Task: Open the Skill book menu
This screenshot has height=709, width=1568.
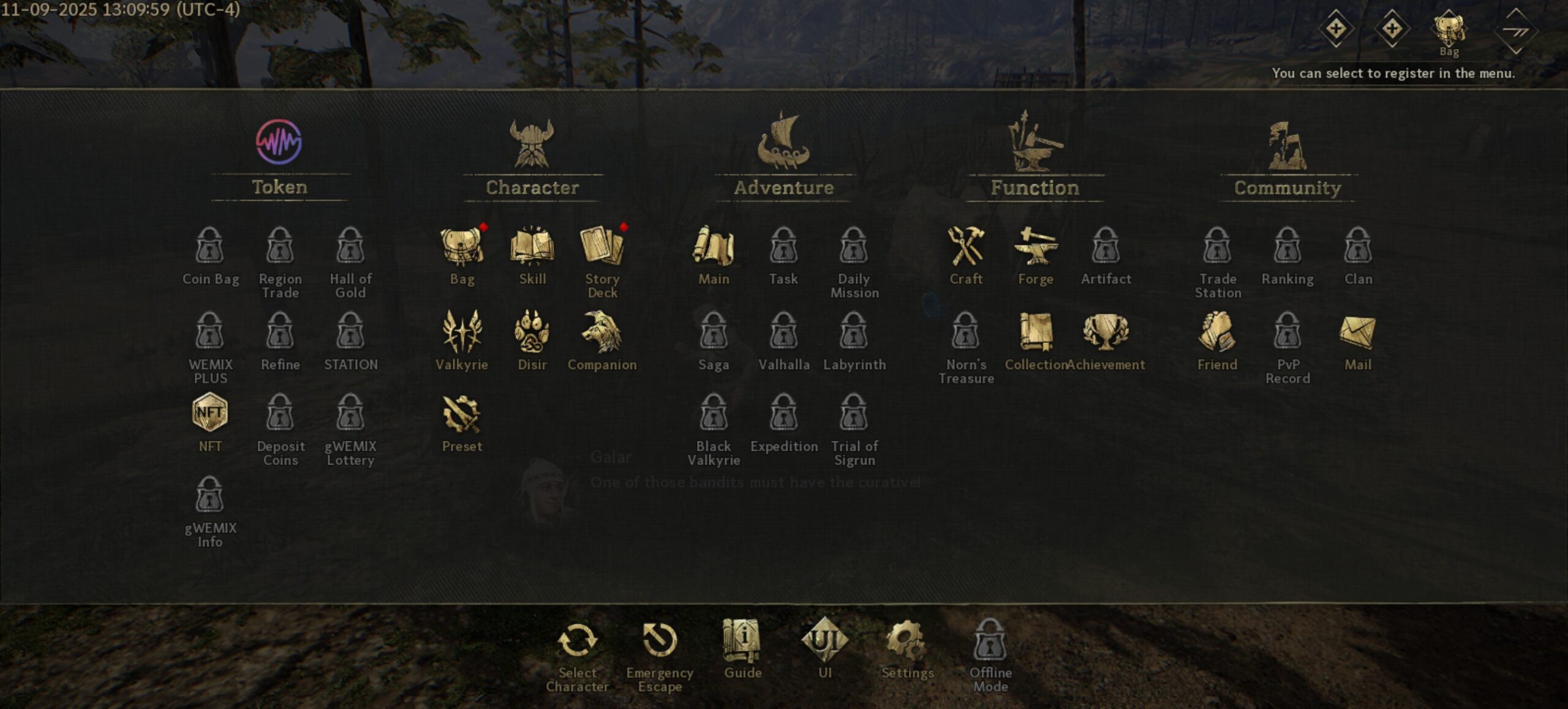Action: 532,248
